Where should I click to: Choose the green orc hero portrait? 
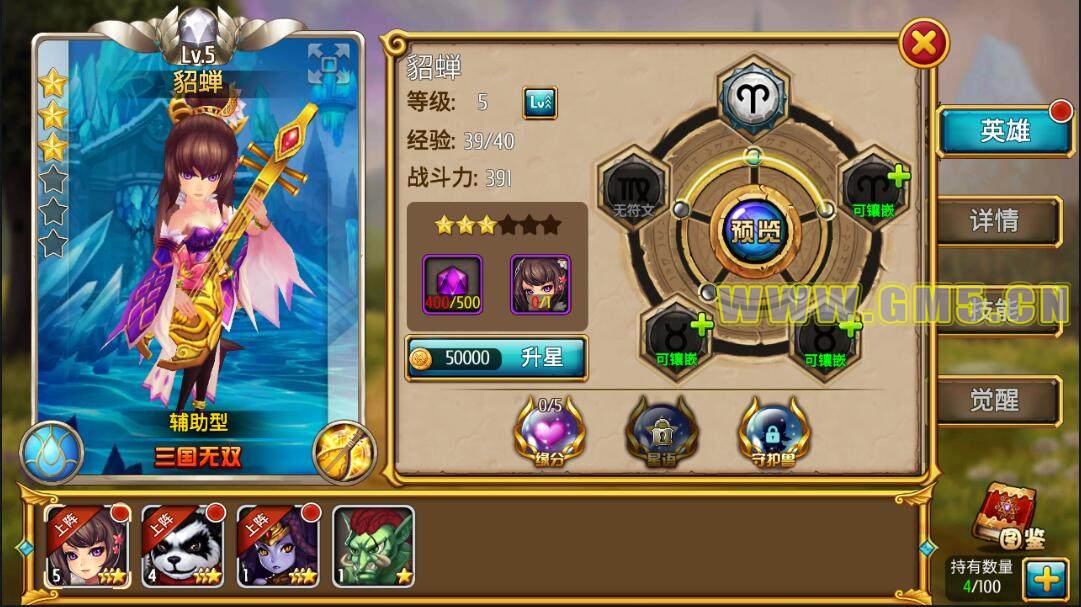(373, 546)
